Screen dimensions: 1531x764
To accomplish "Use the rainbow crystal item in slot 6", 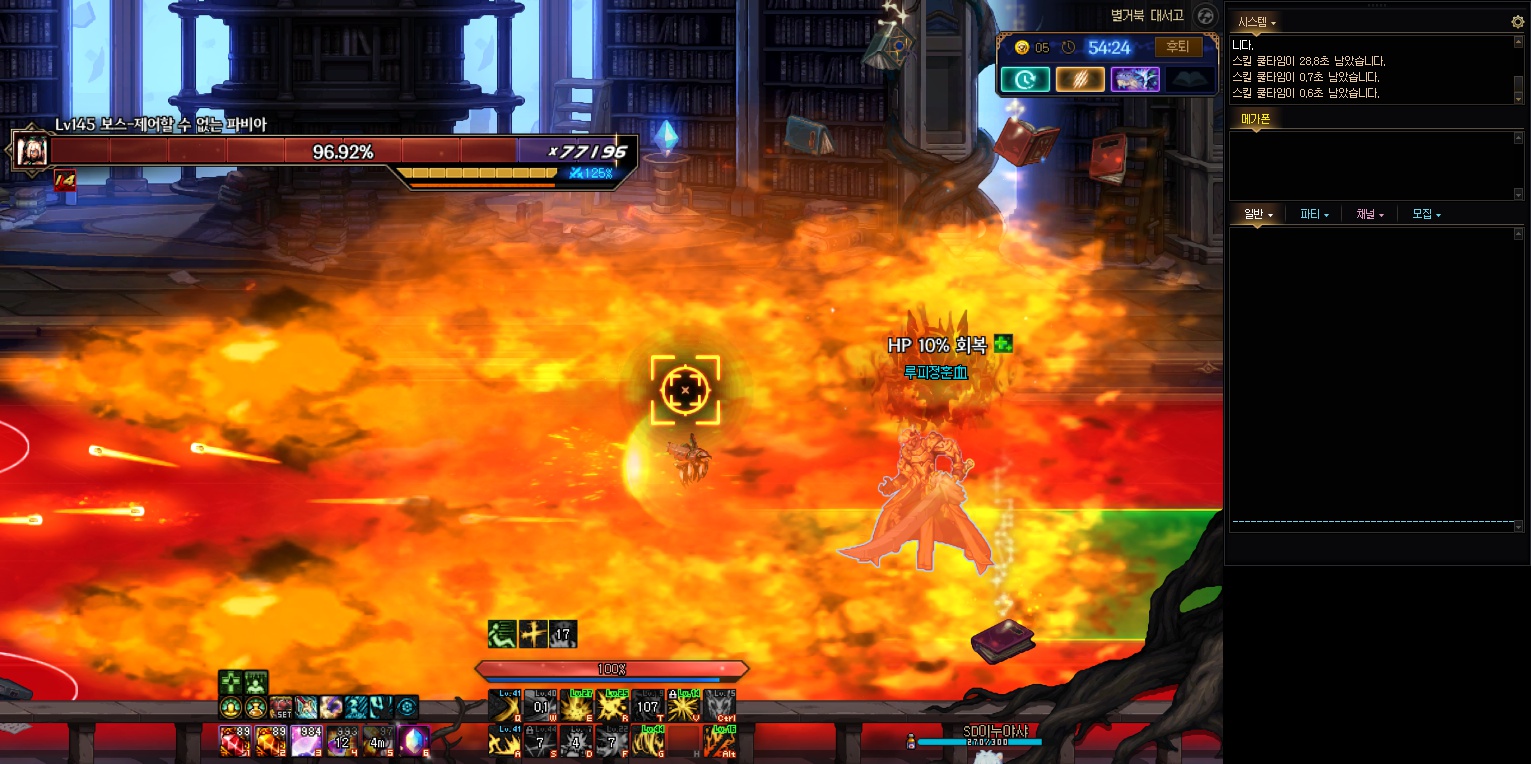I will [x=414, y=741].
